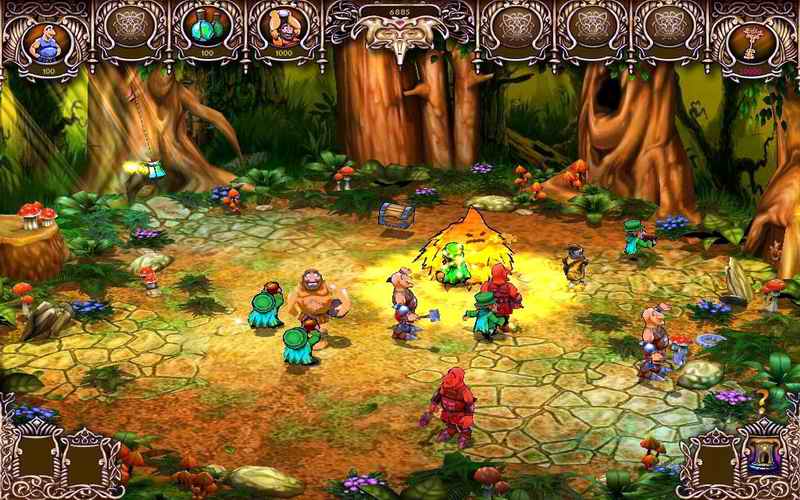Click the orange question mark help icon
The height and width of the screenshot is (500, 800).
(761, 400)
